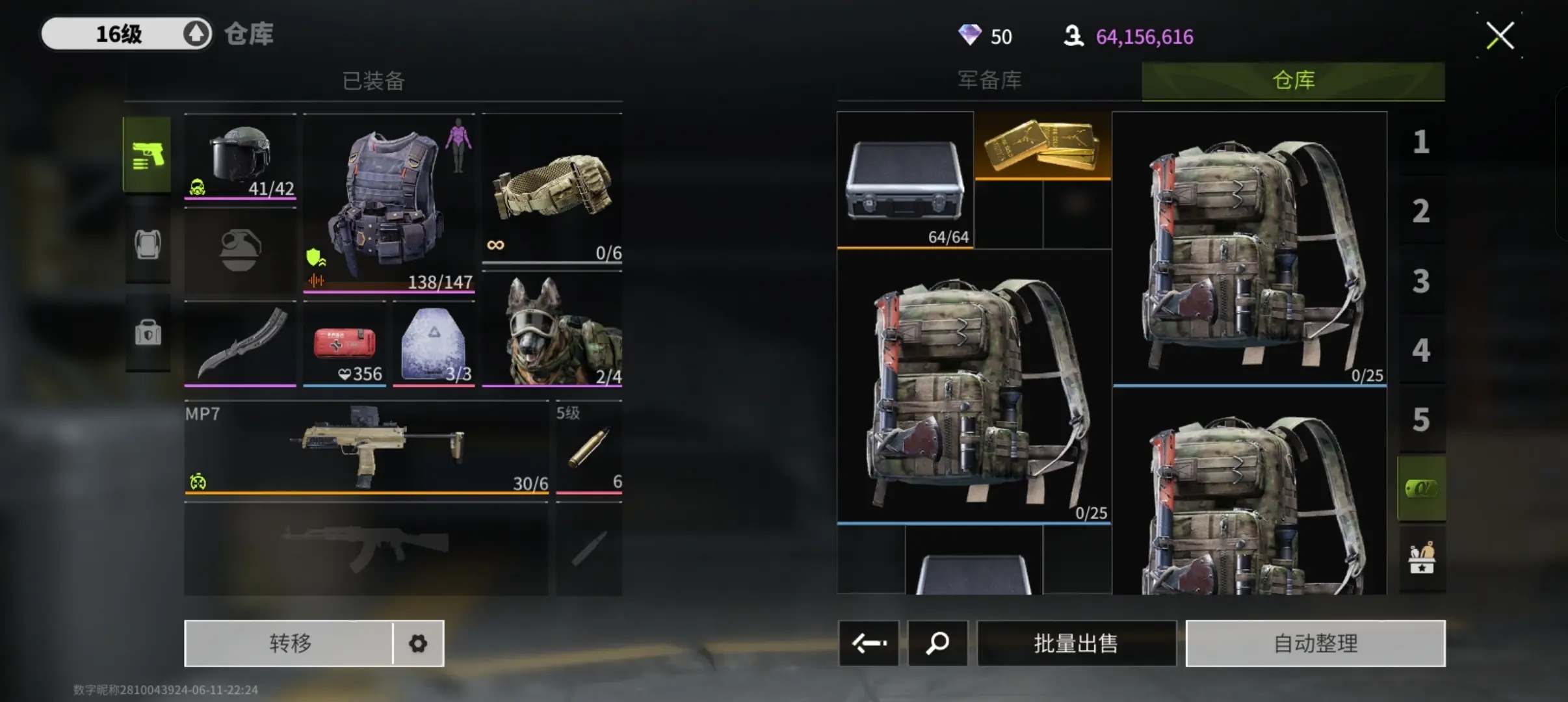
Task: Click the back arrow button
Action: 869,643
